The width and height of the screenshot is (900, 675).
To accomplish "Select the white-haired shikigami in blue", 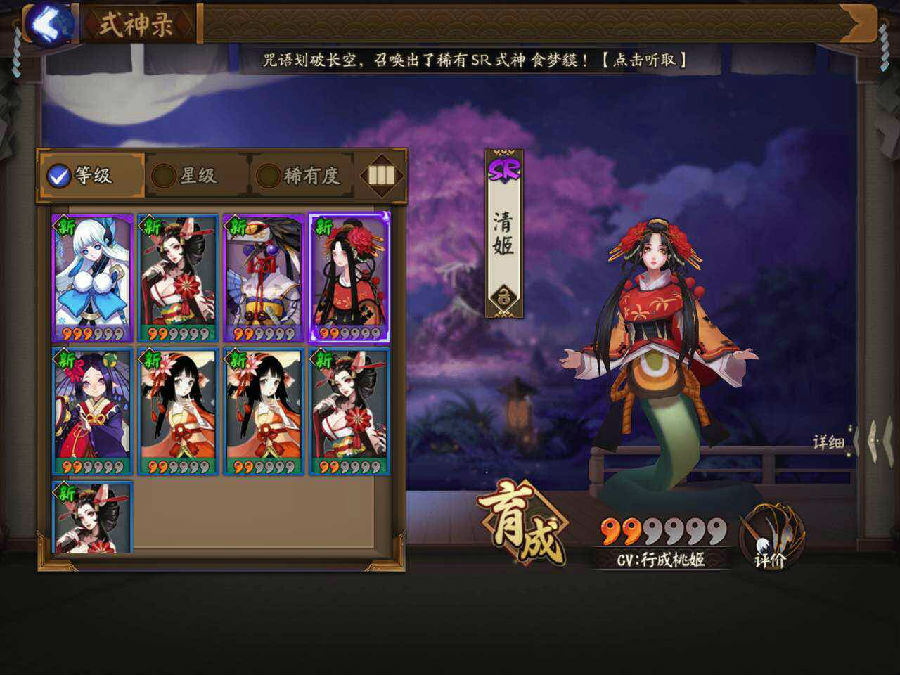I will (92, 278).
